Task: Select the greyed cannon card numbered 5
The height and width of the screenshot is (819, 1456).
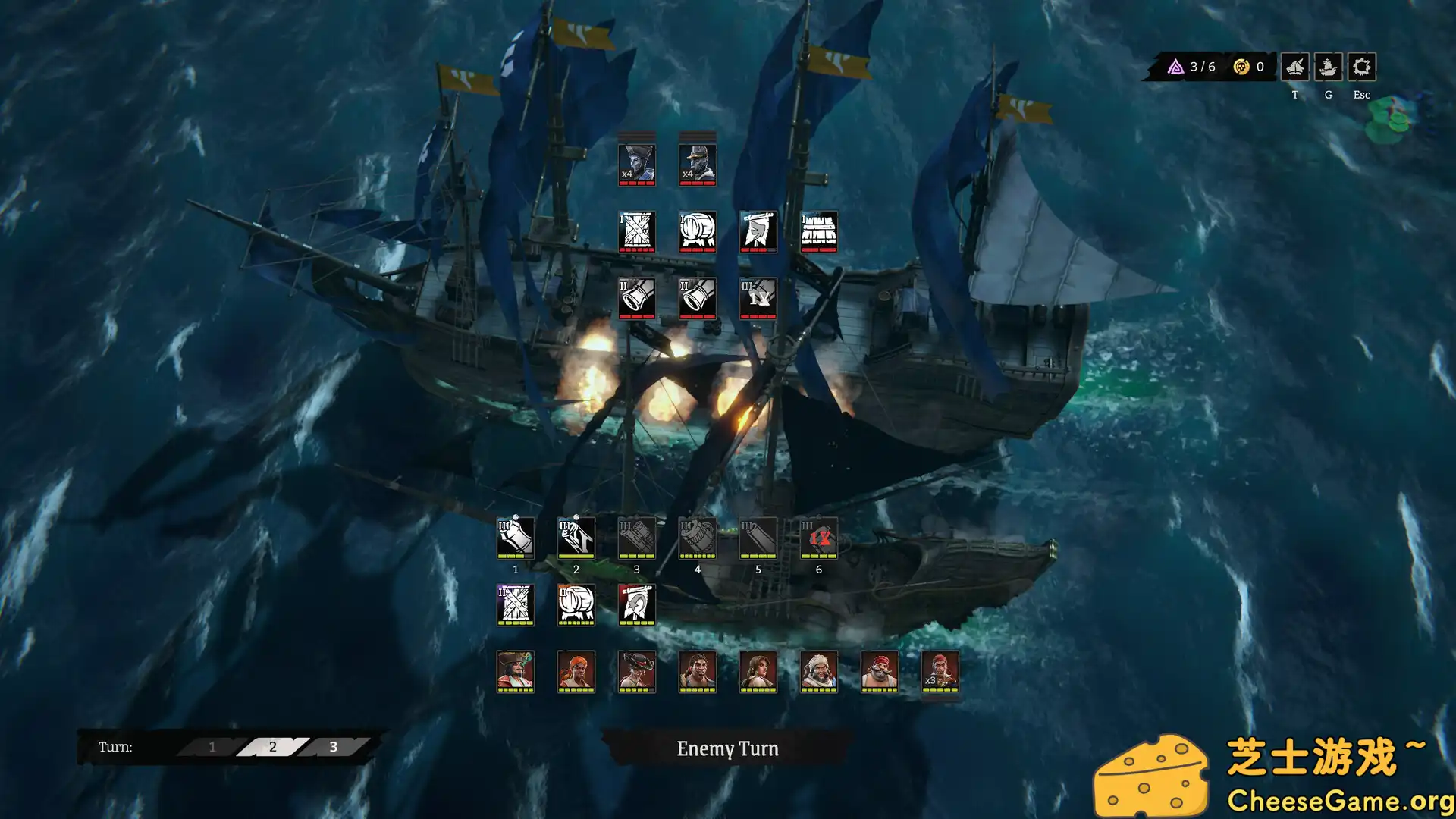Action: 758,538
